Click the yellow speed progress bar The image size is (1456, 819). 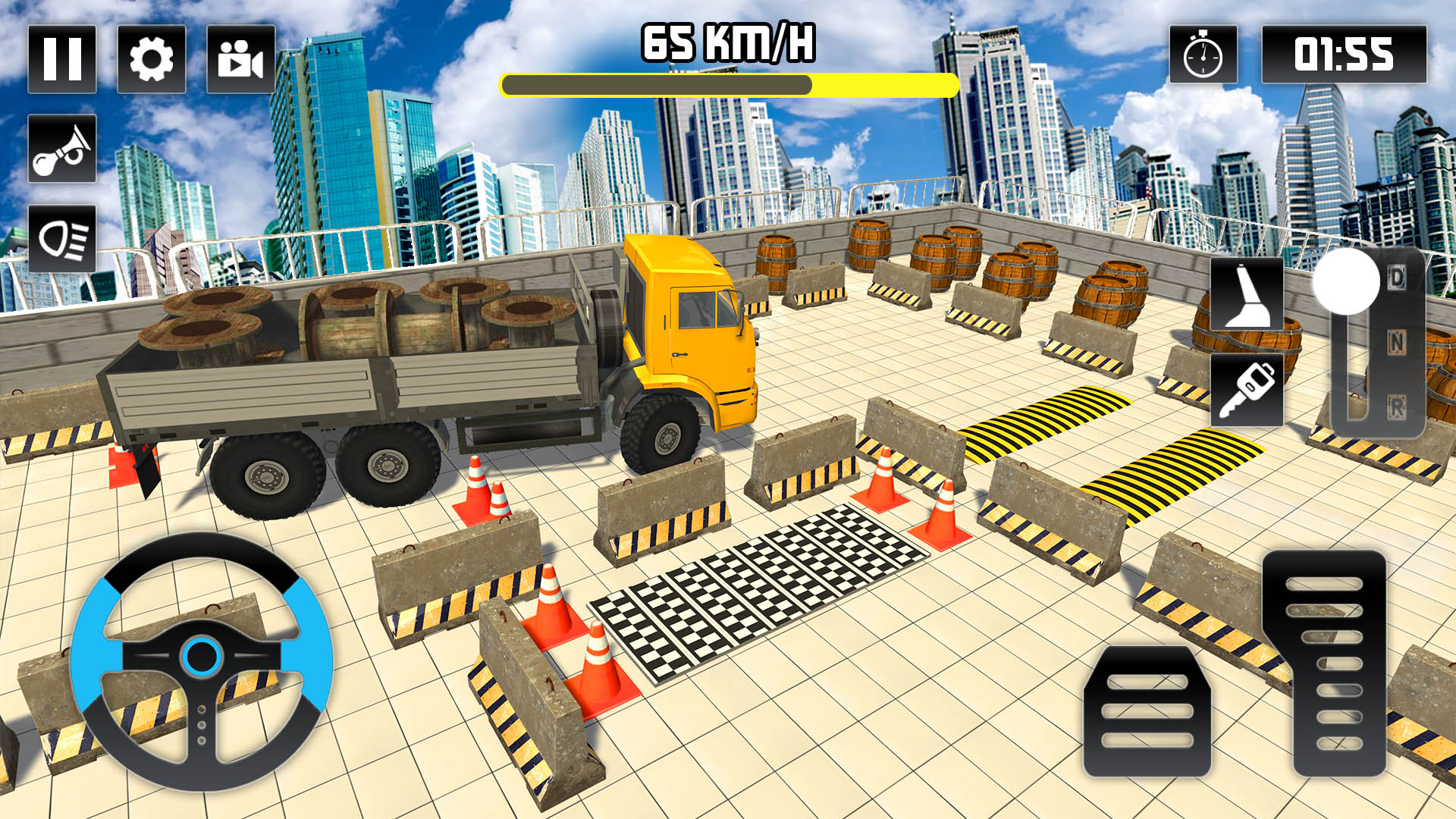pyautogui.click(x=728, y=86)
